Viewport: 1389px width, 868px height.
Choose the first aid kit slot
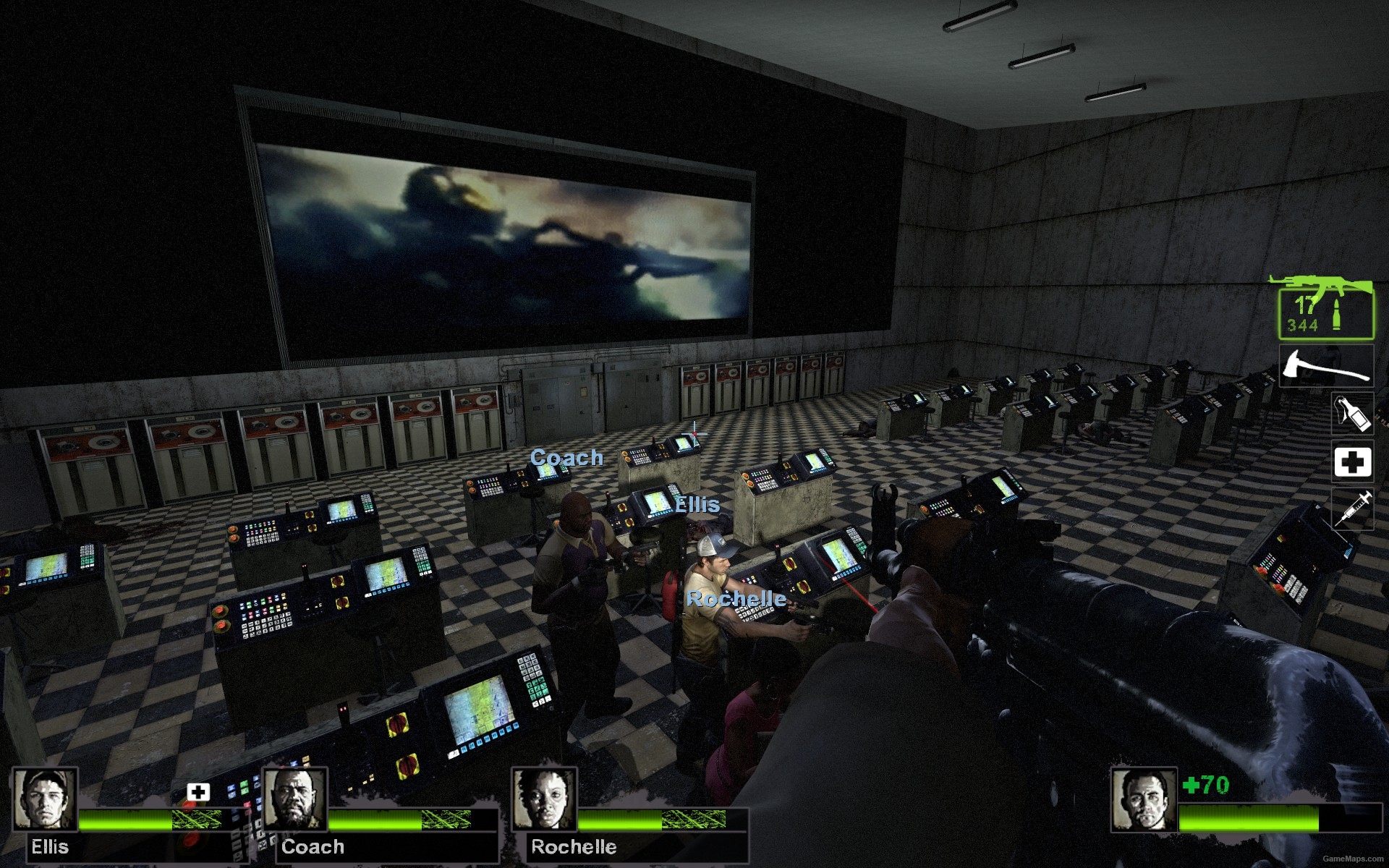(x=1352, y=461)
